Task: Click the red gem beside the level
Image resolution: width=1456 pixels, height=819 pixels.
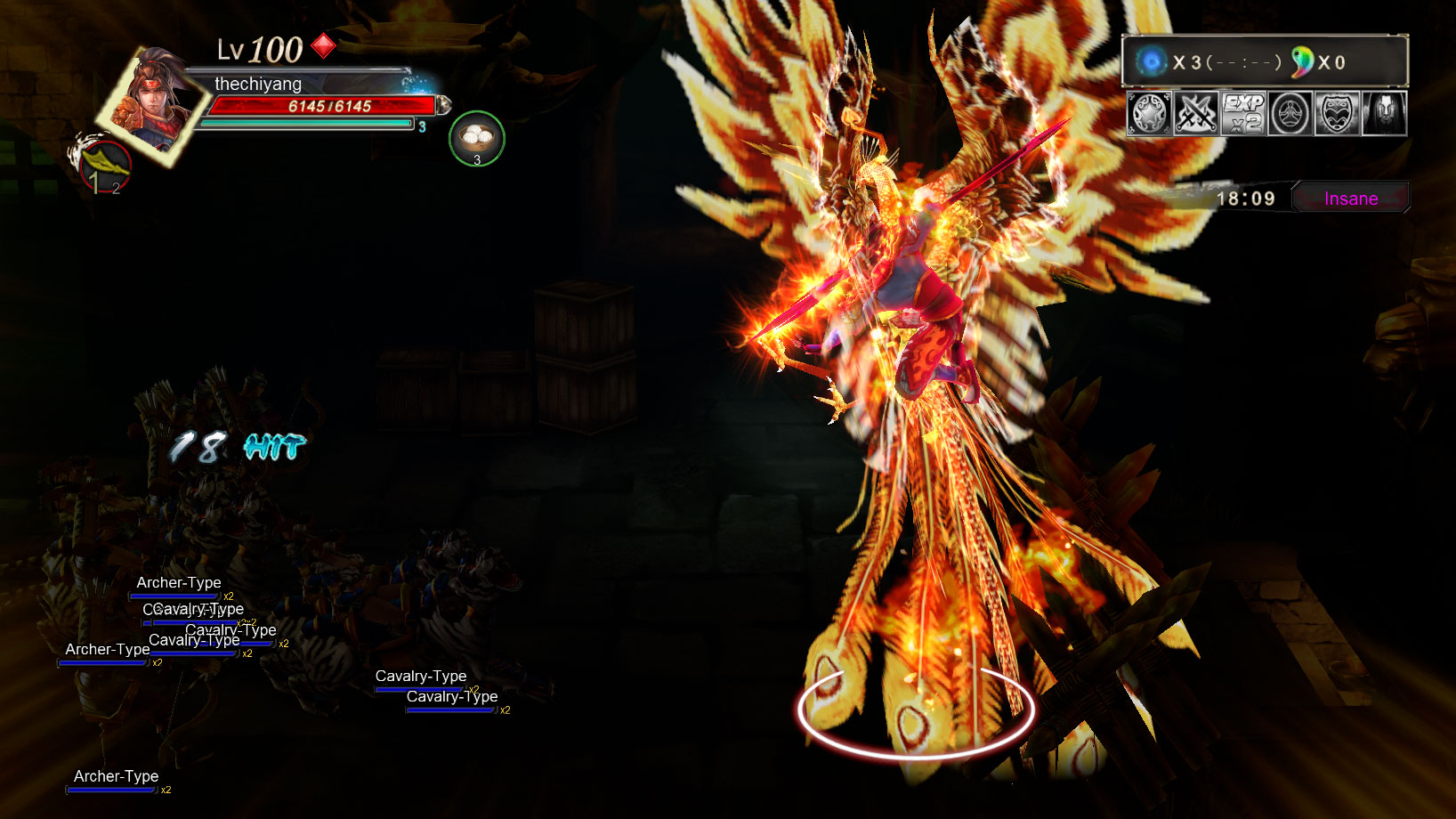Action: click(x=323, y=45)
